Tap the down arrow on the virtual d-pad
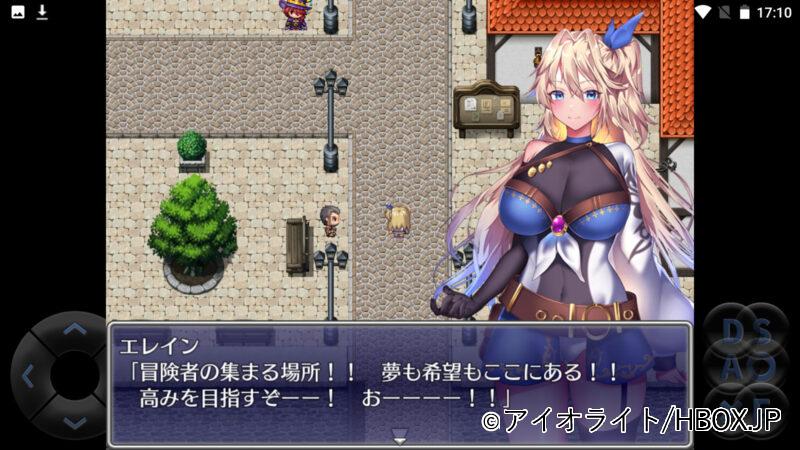The image size is (800, 450). 73,423
